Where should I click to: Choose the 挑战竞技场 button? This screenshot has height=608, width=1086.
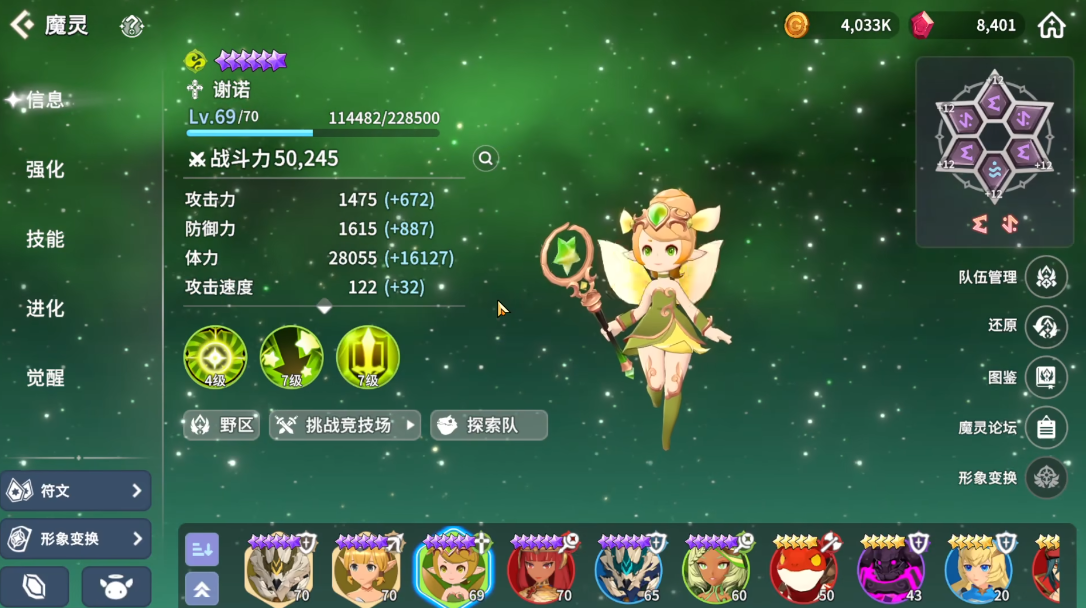point(345,425)
